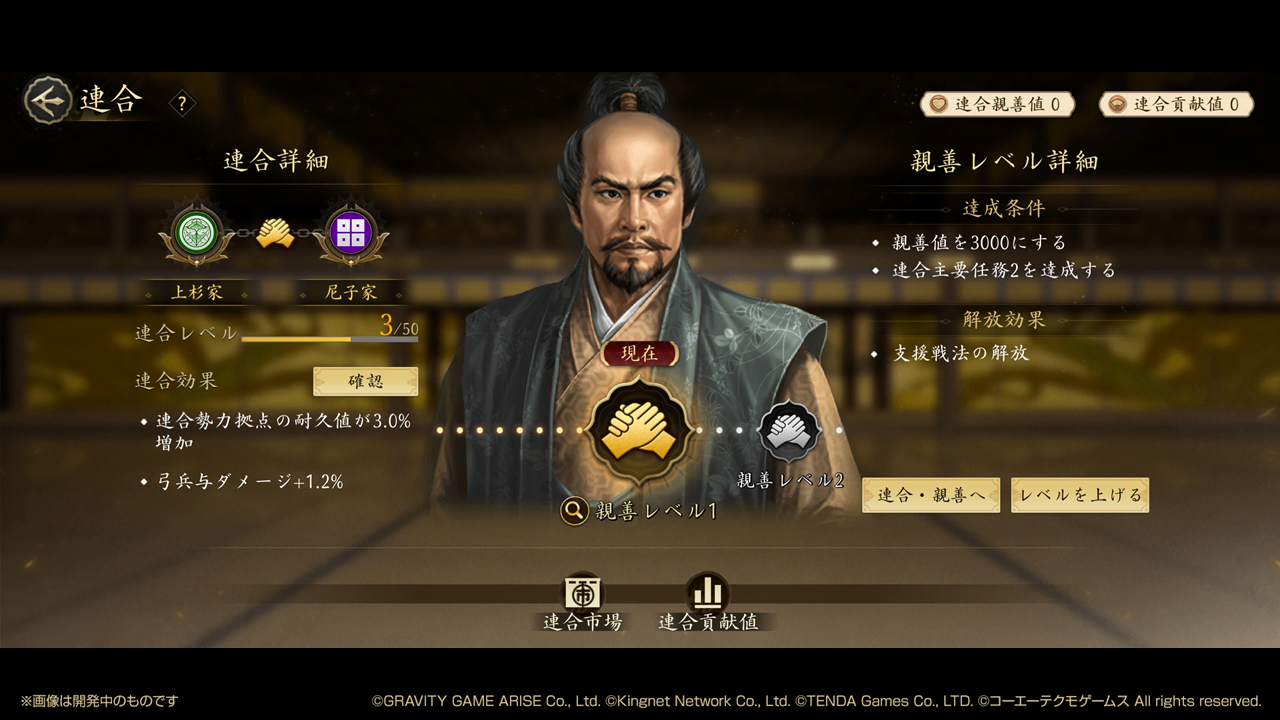
Task: Click the 連合貢献値 counter at top
Action: coord(1176,104)
